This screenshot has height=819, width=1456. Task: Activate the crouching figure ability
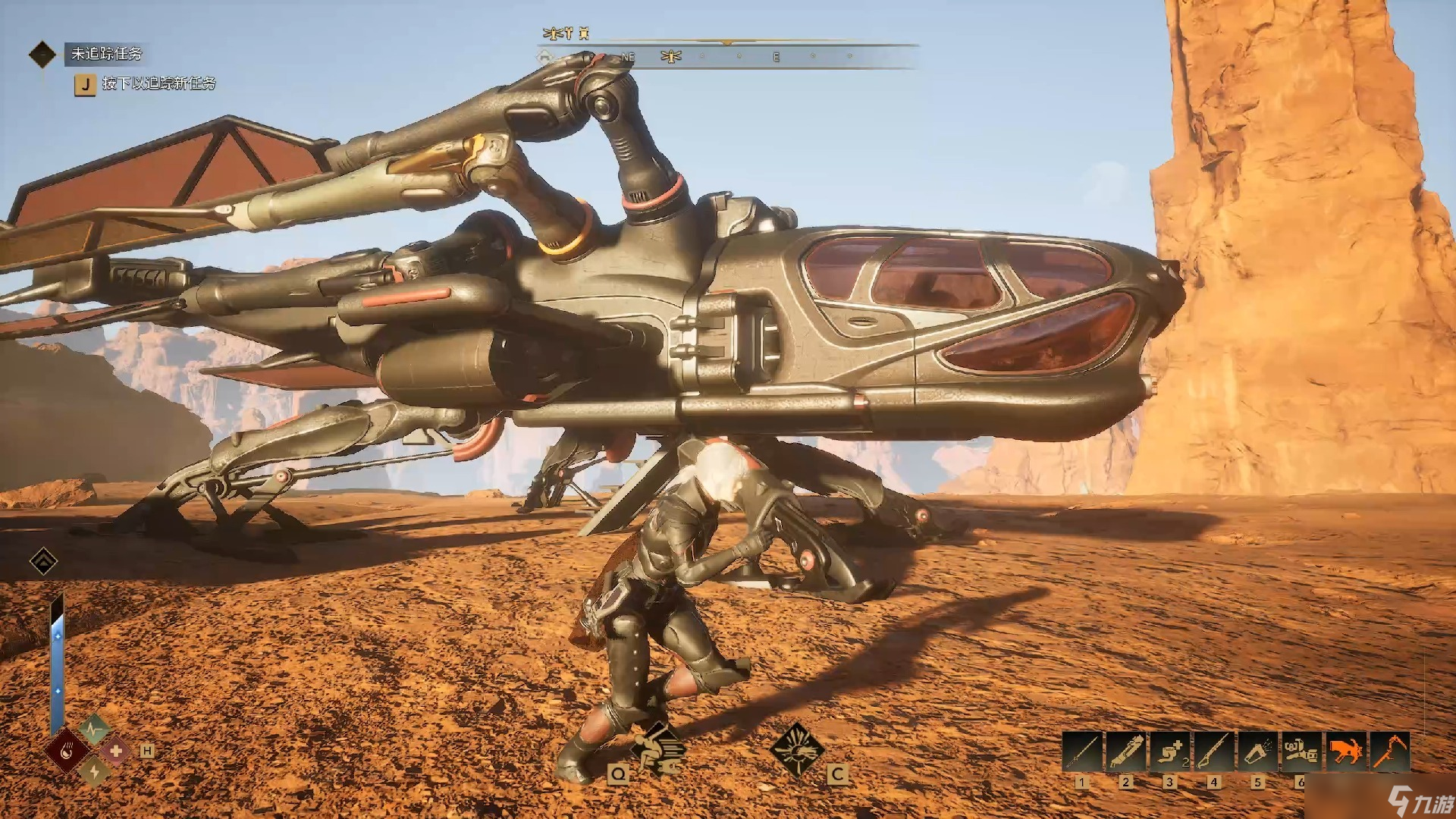[657, 748]
